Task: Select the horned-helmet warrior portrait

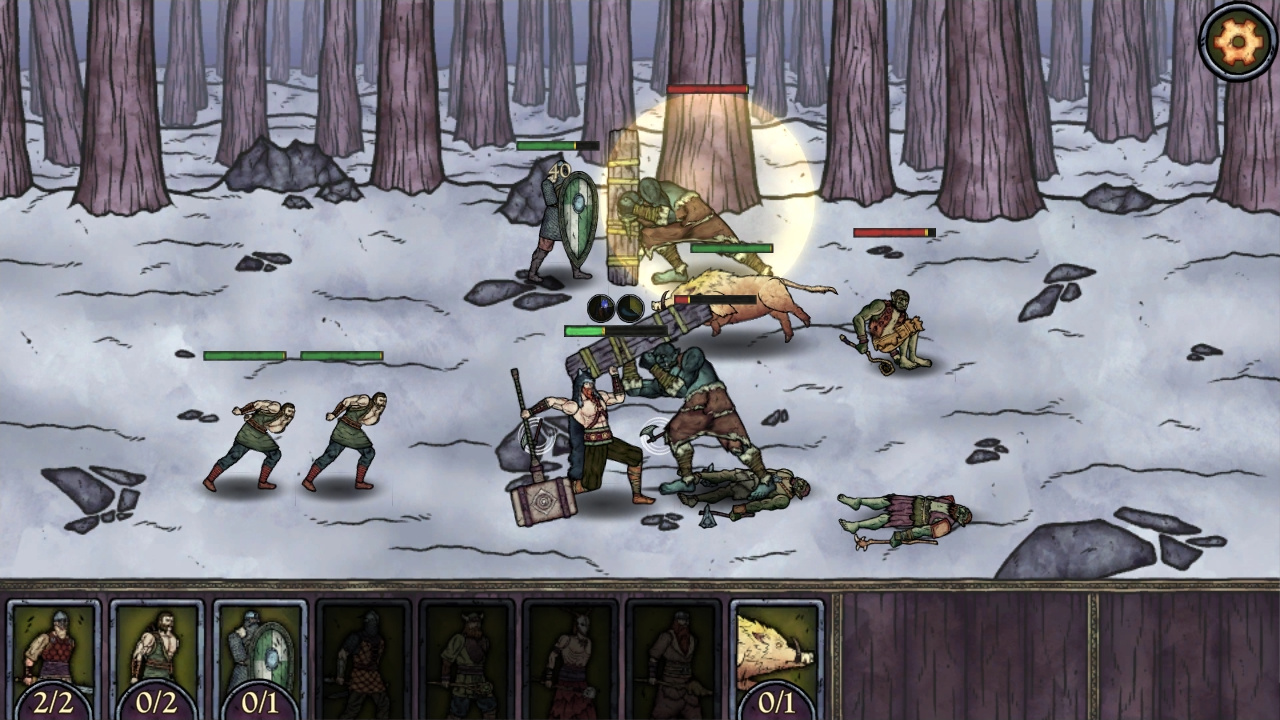Action: (470, 655)
